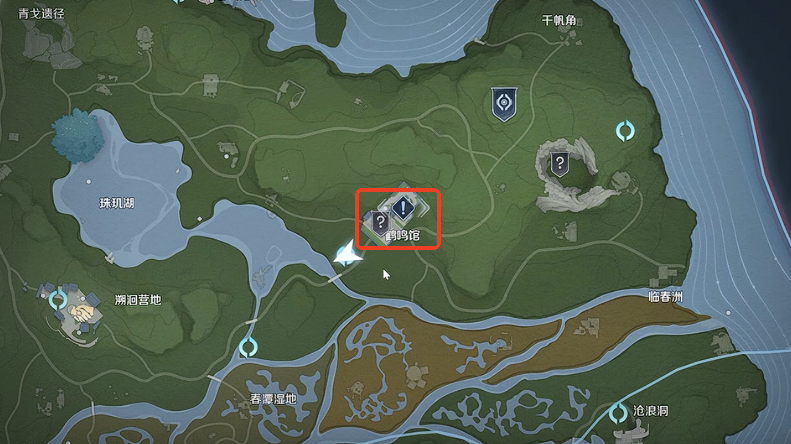Click the teleport waypoint at 溯洄营地
791x444 pixels.
tap(58, 298)
